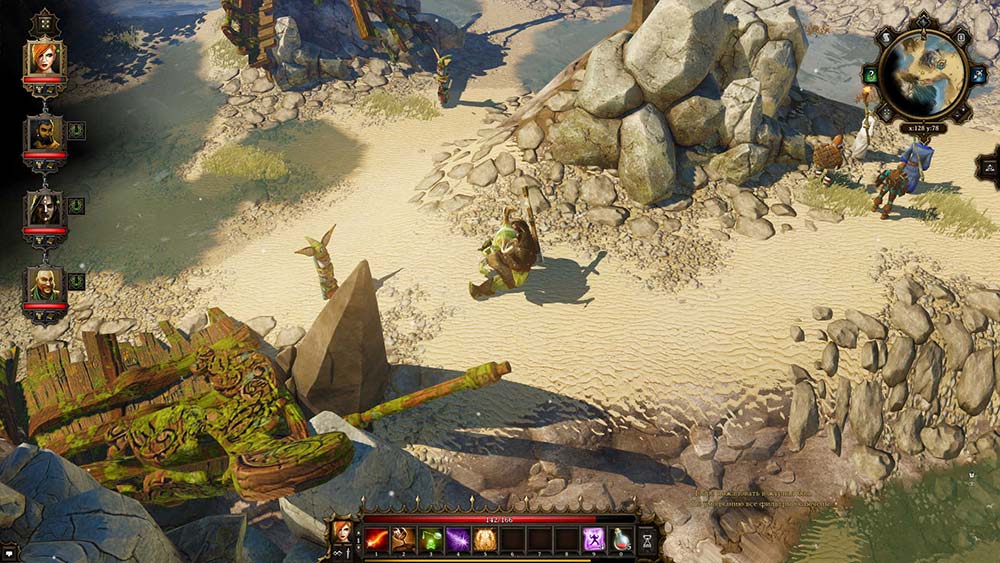Activate the purple burst skill in slot 4
Screen dimensions: 1000x563
click(x=458, y=540)
